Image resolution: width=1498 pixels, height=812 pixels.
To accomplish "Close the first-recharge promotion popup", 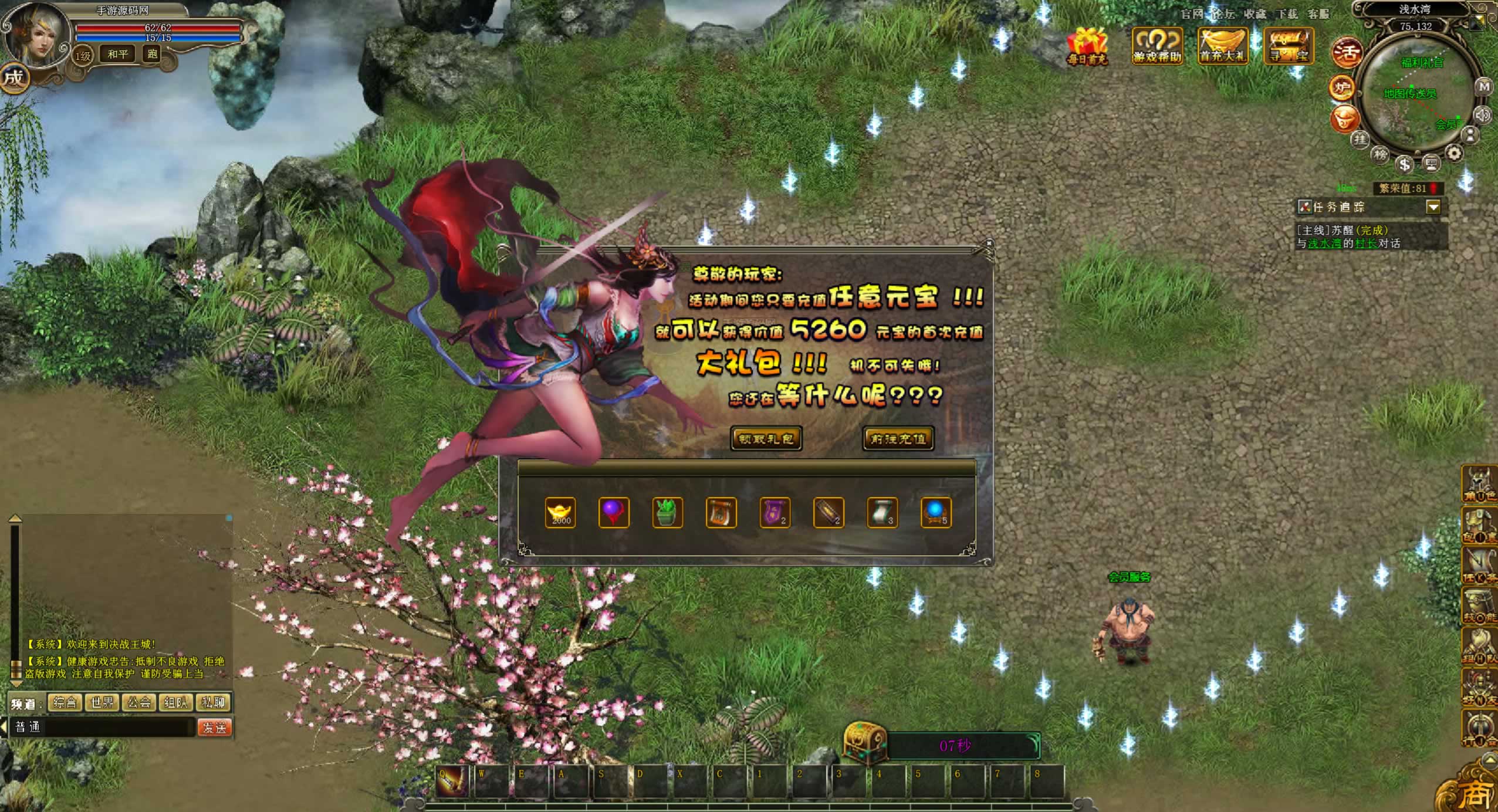I will tap(989, 243).
